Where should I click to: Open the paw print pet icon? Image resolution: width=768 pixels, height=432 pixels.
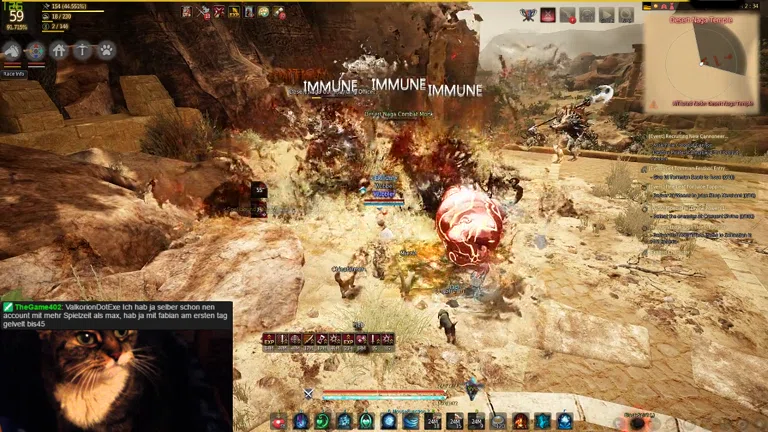pos(106,50)
